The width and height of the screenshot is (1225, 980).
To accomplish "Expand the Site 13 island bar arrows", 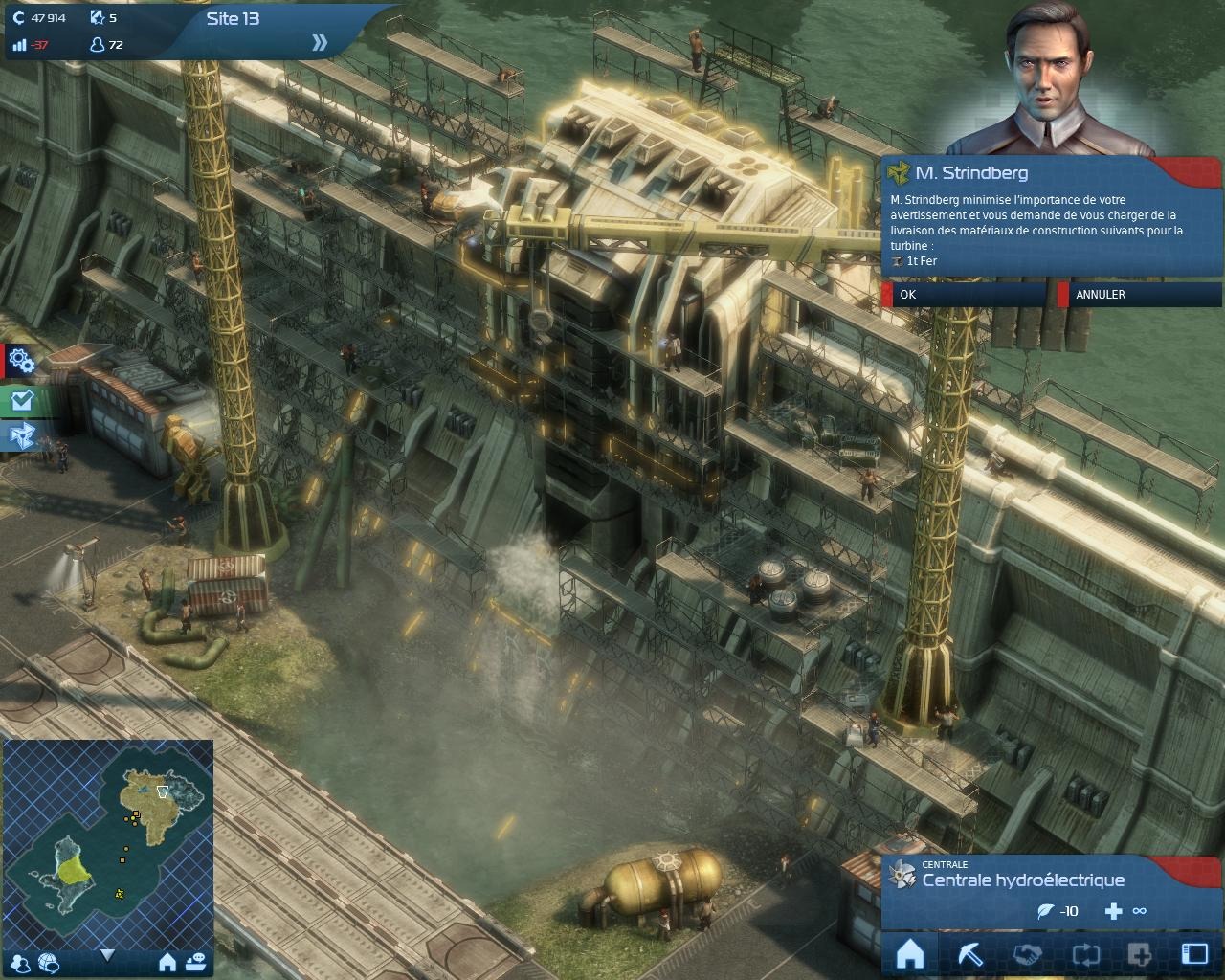I will (320, 42).
